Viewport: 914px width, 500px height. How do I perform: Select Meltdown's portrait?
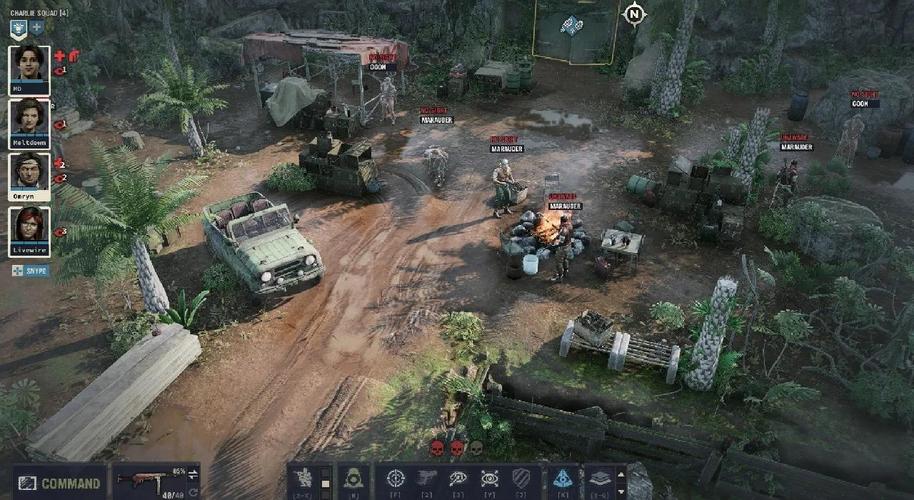coord(29,121)
